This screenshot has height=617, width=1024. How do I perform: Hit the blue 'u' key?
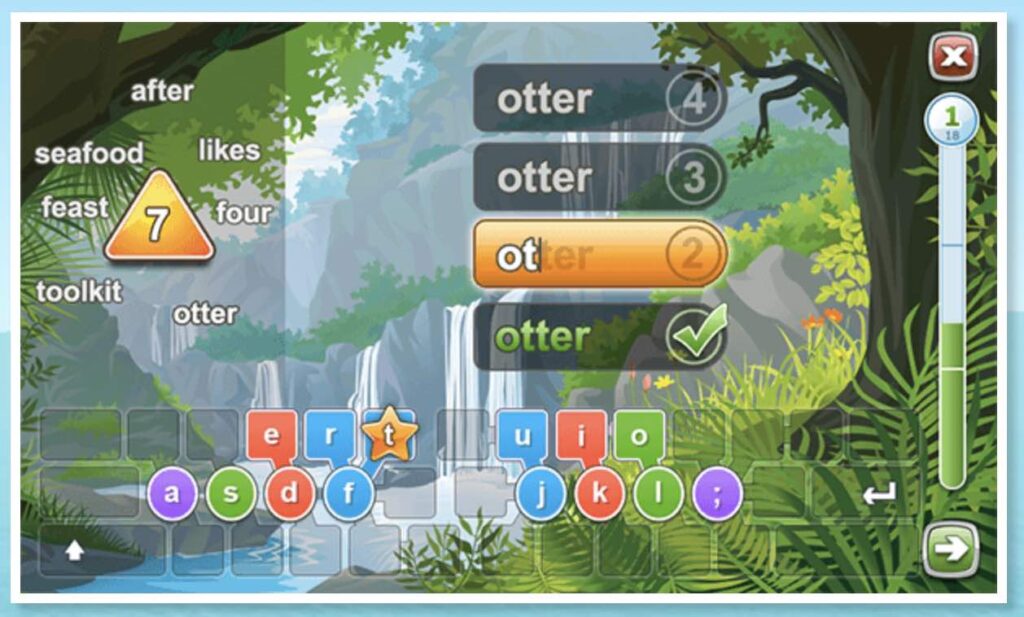point(522,436)
